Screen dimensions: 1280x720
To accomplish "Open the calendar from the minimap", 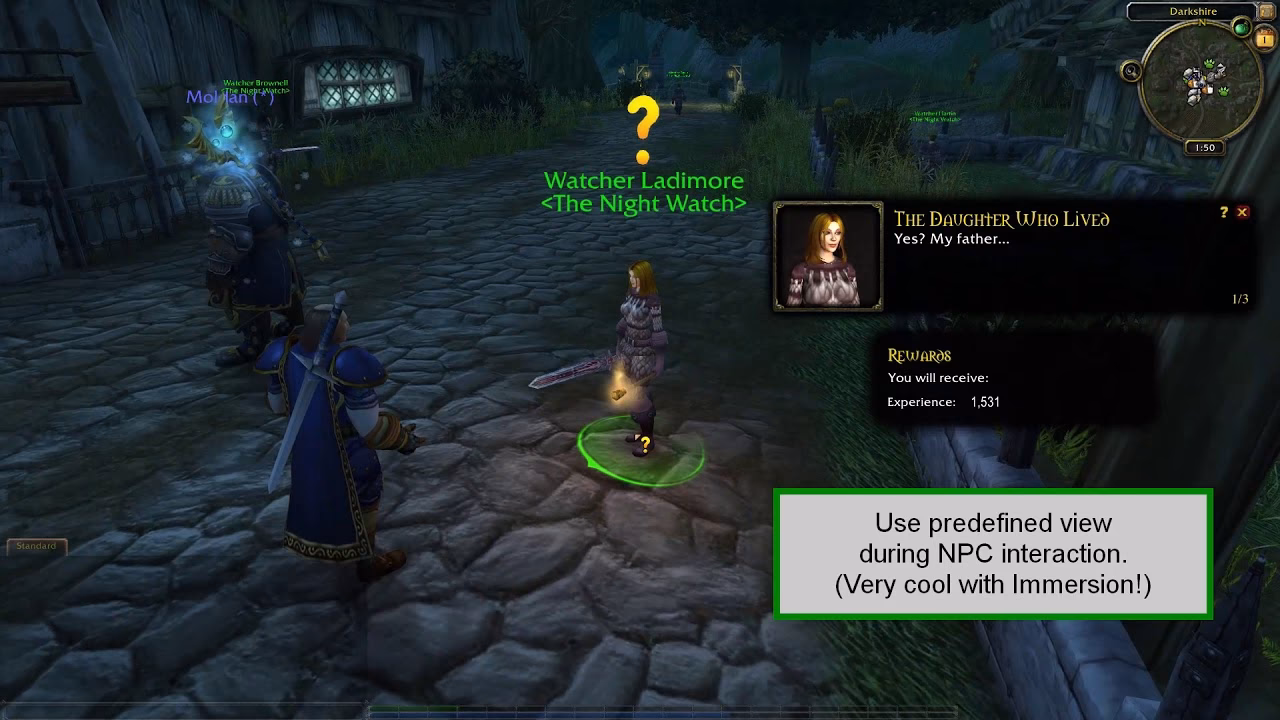I will coord(1264,38).
